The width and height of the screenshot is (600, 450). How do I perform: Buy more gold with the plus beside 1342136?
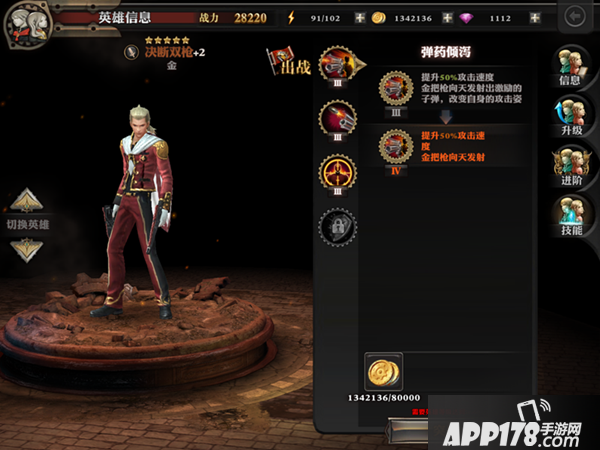point(446,18)
